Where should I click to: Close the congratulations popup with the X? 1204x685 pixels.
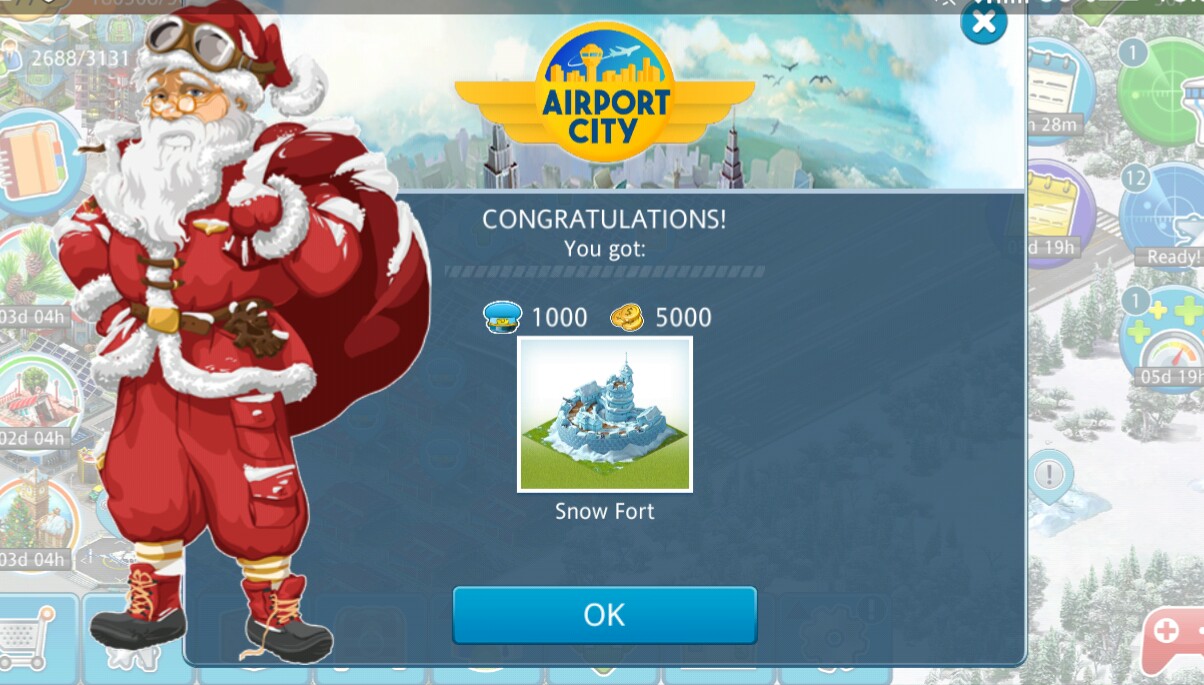tap(983, 22)
